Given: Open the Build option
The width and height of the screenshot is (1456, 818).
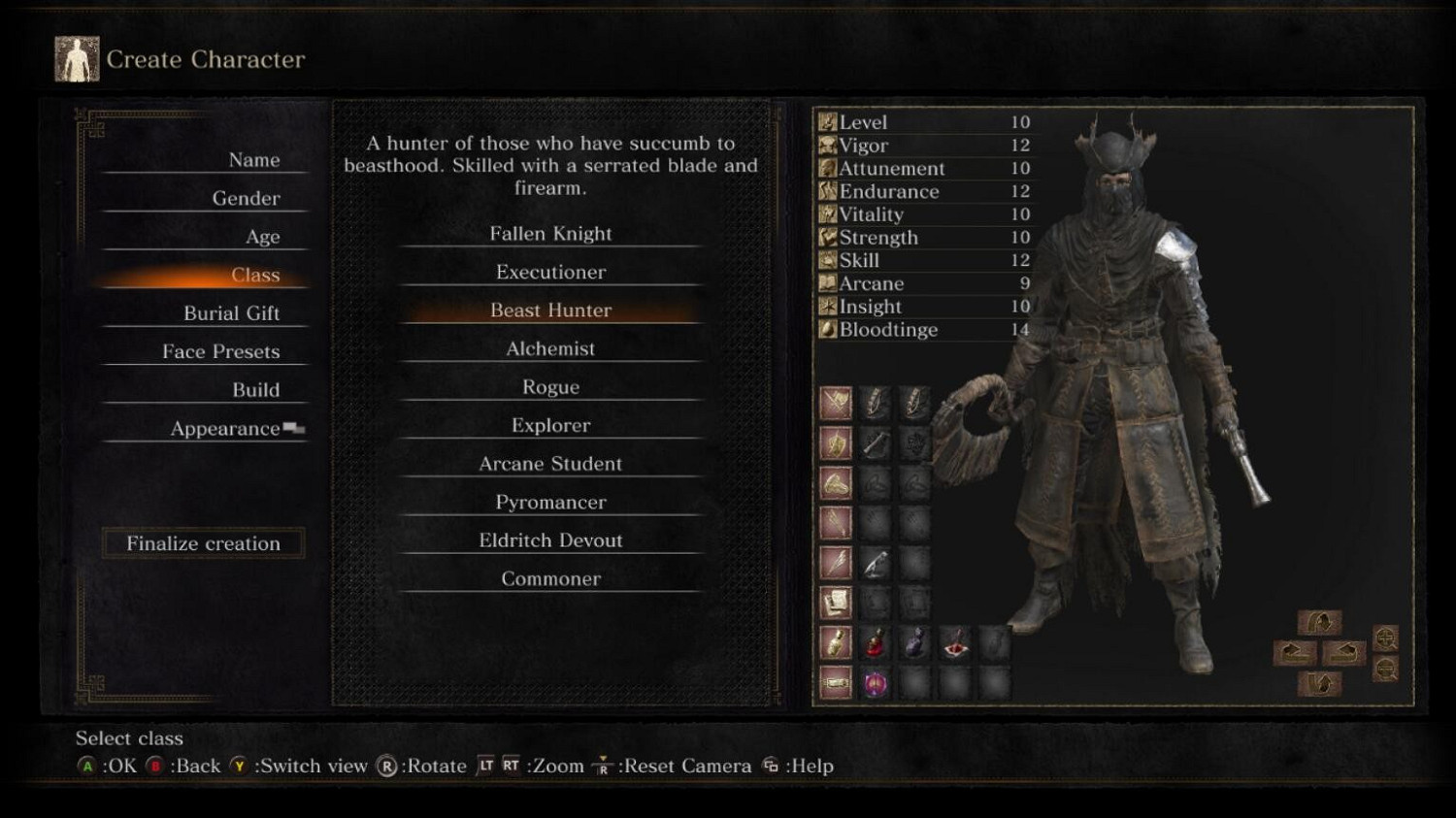Looking at the screenshot, I should pos(255,390).
